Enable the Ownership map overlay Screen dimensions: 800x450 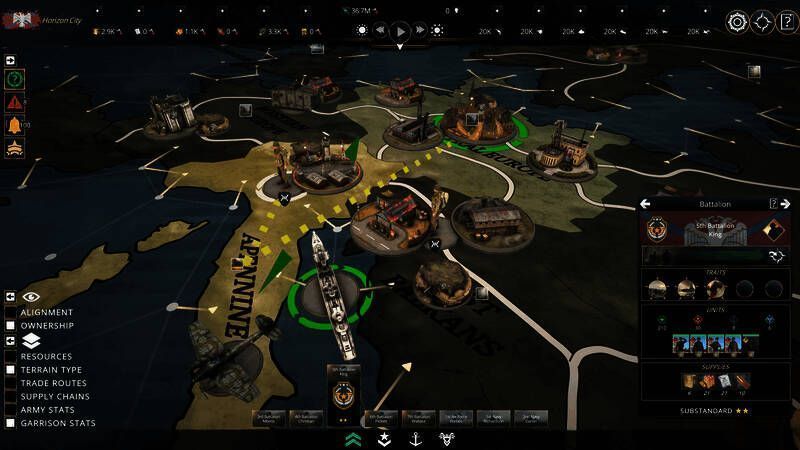pyautogui.click(x=11, y=325)
